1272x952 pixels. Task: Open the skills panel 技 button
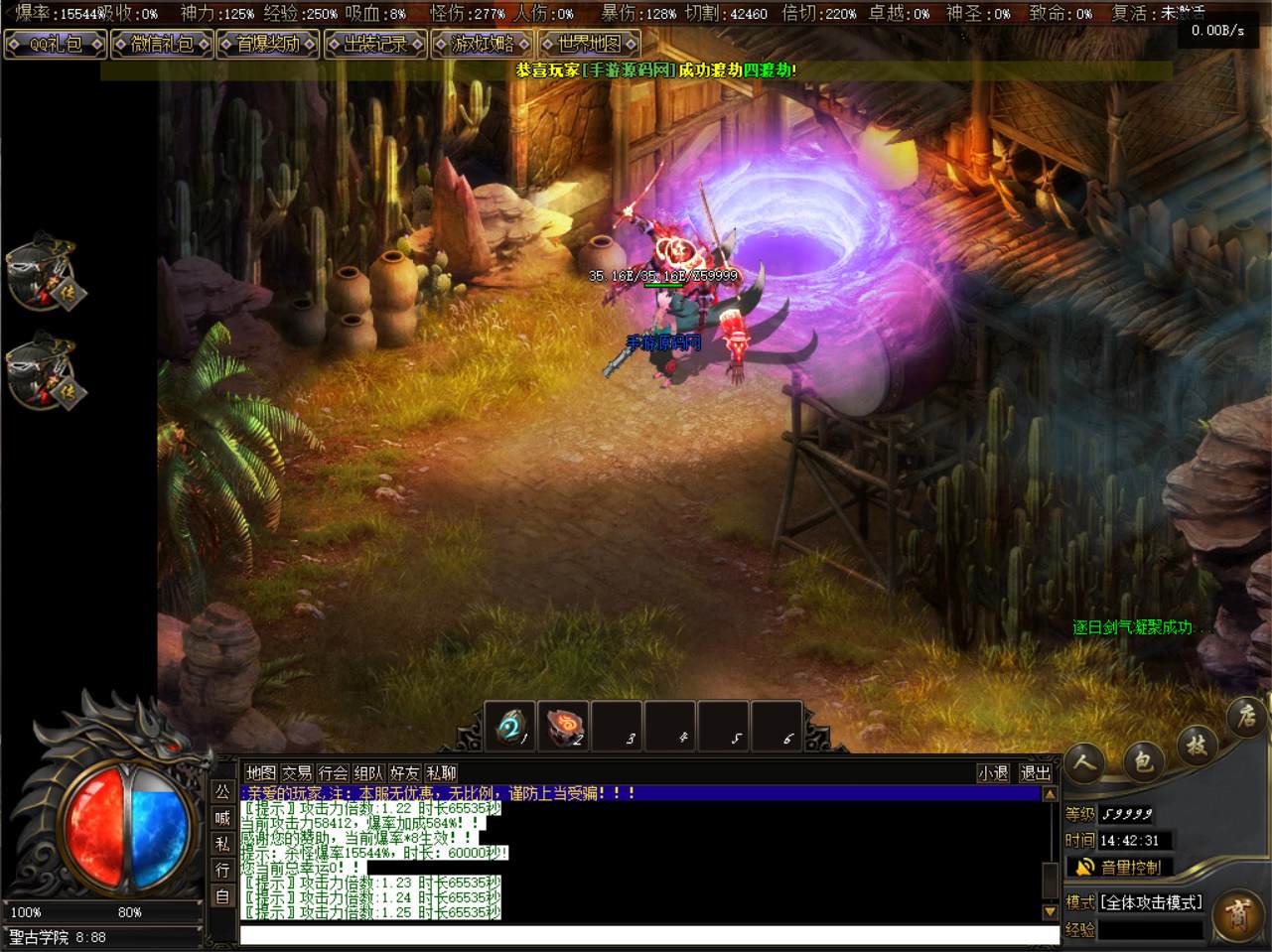(x=1196, y=745)
